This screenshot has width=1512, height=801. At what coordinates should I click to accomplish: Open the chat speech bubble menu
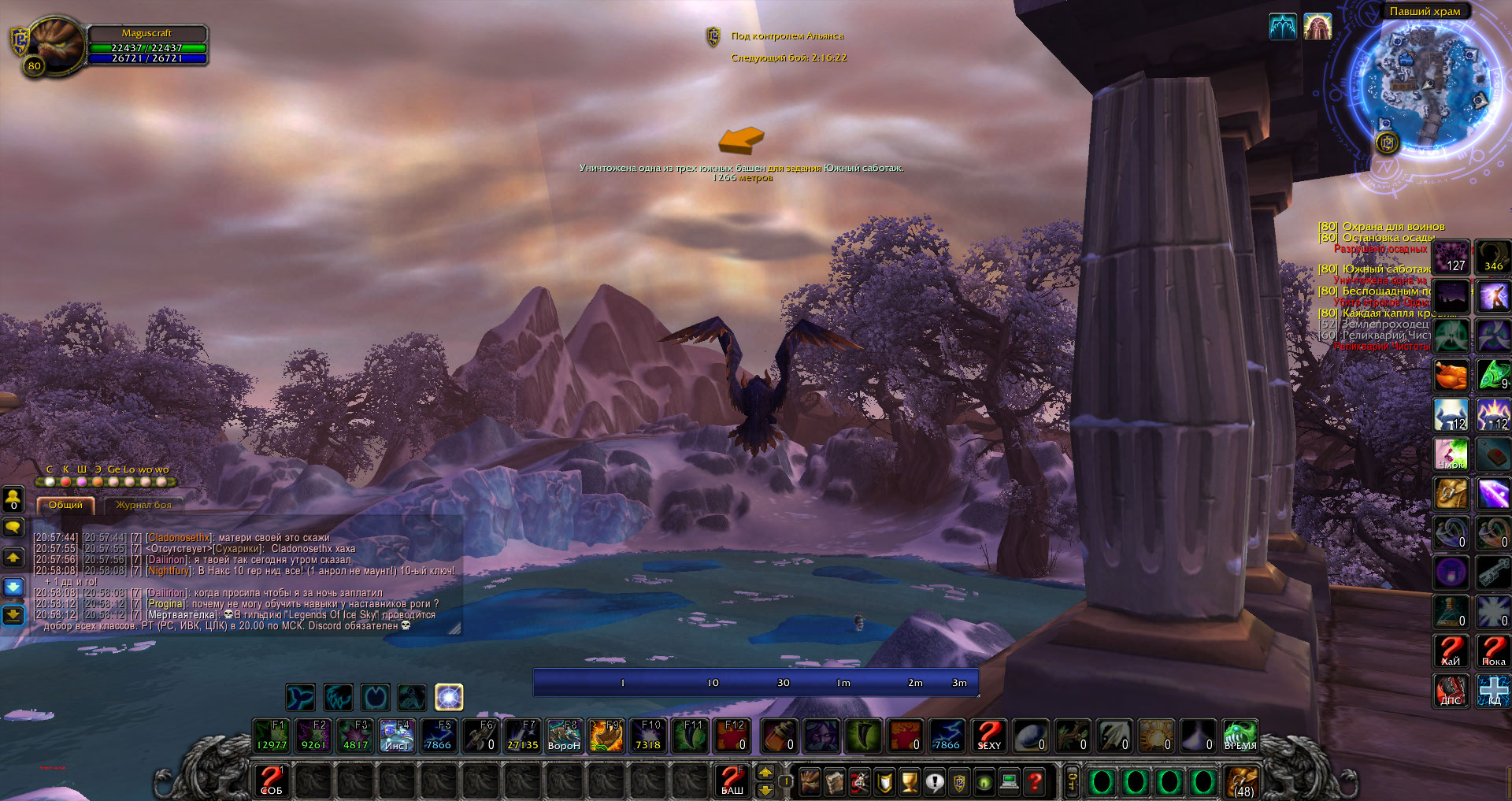(x=13, y=527)
